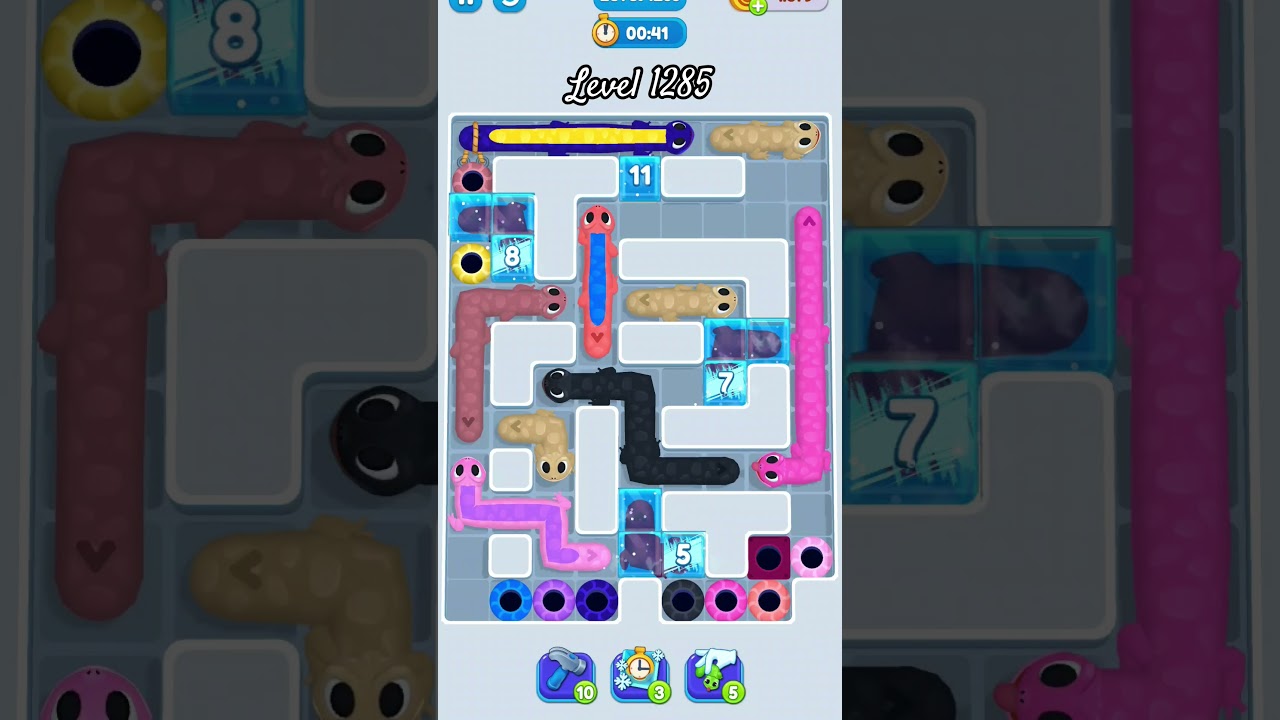
Task: Click the yellow donut hole at top left
Action: (x=470, y=262)
